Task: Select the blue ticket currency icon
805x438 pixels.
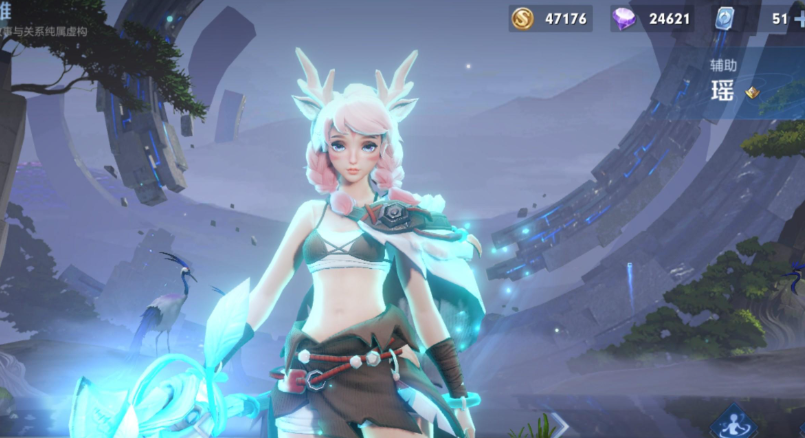Action: [726, 18]
